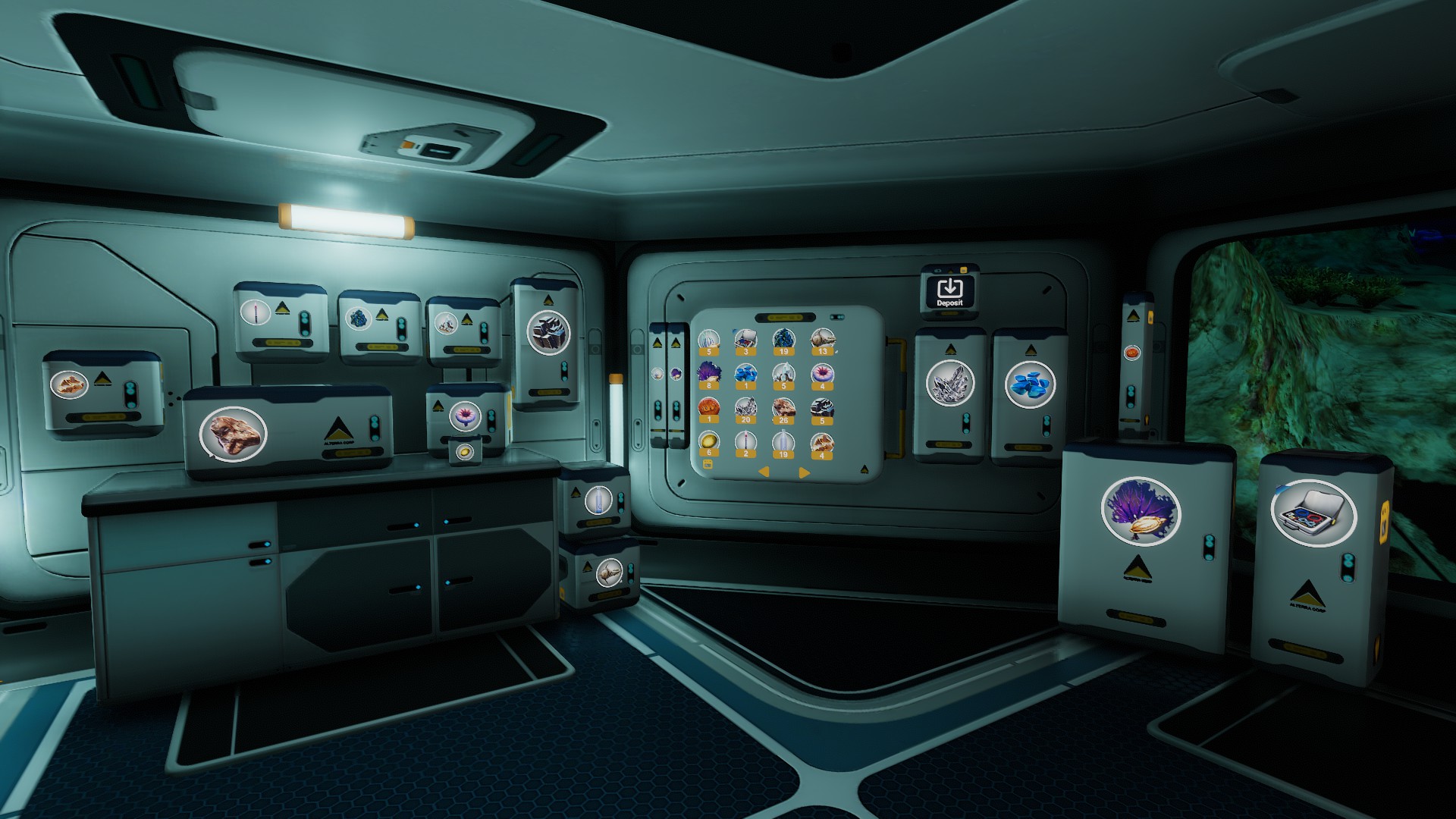1456x819 pixels.
Task: Toggle the small switch at the storage panel's top-right
Action: 836,317
